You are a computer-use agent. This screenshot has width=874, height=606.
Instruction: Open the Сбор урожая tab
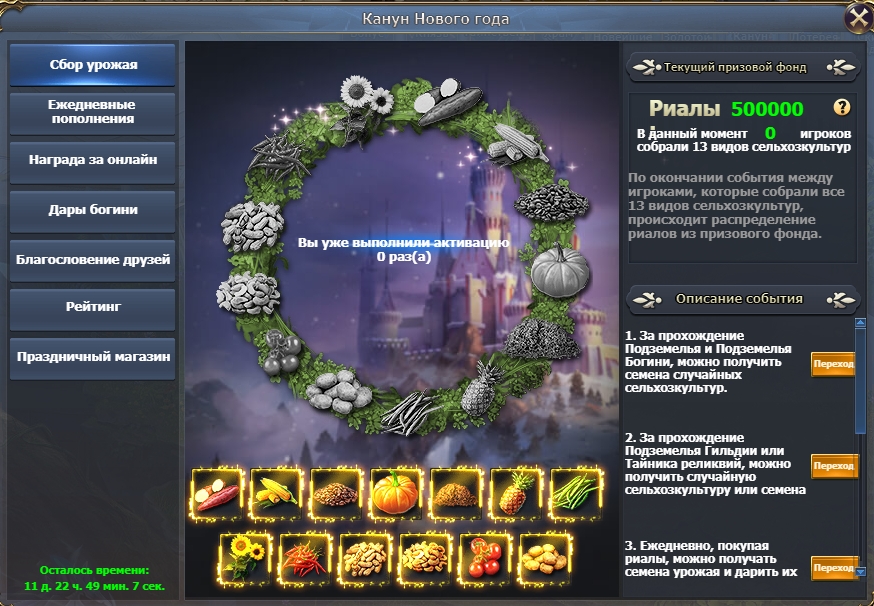[x=93, y=65]
